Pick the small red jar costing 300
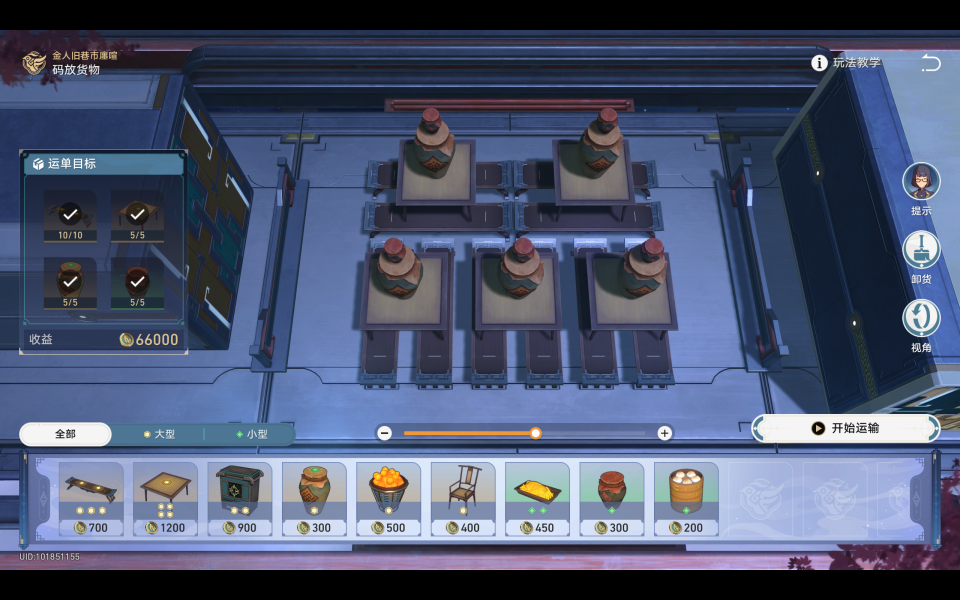Image resolution: width=960 pixels, height=600 pixels. click(x=612, y=498)
